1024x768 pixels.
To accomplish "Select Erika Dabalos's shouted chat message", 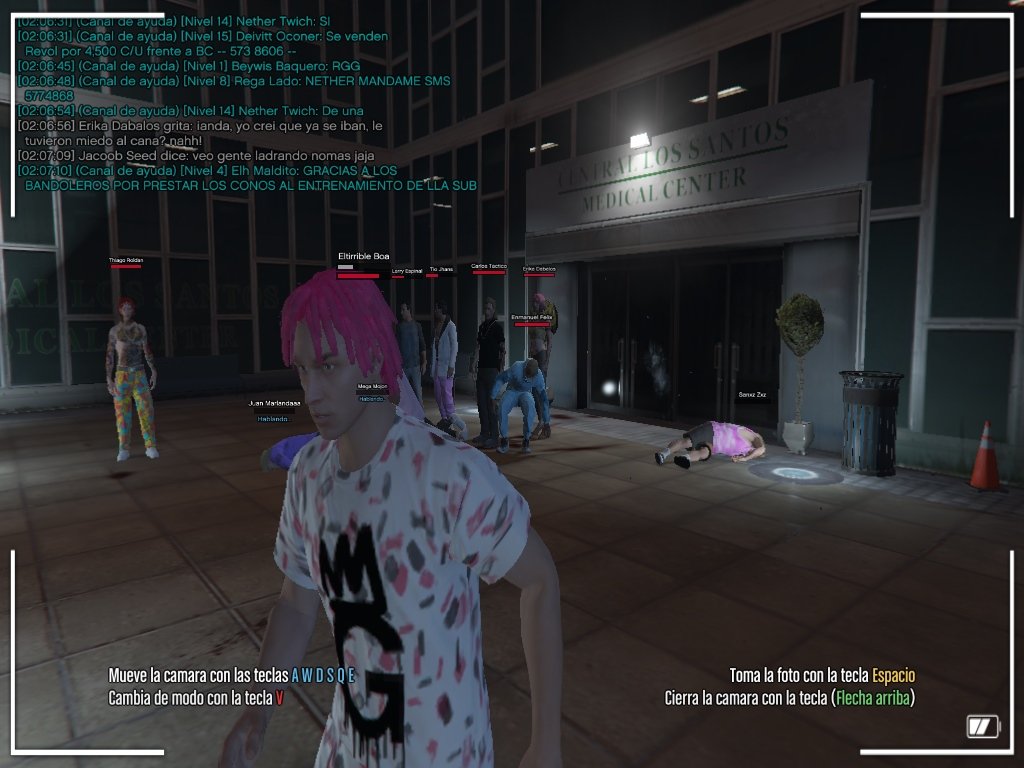I will pos(200,133).
